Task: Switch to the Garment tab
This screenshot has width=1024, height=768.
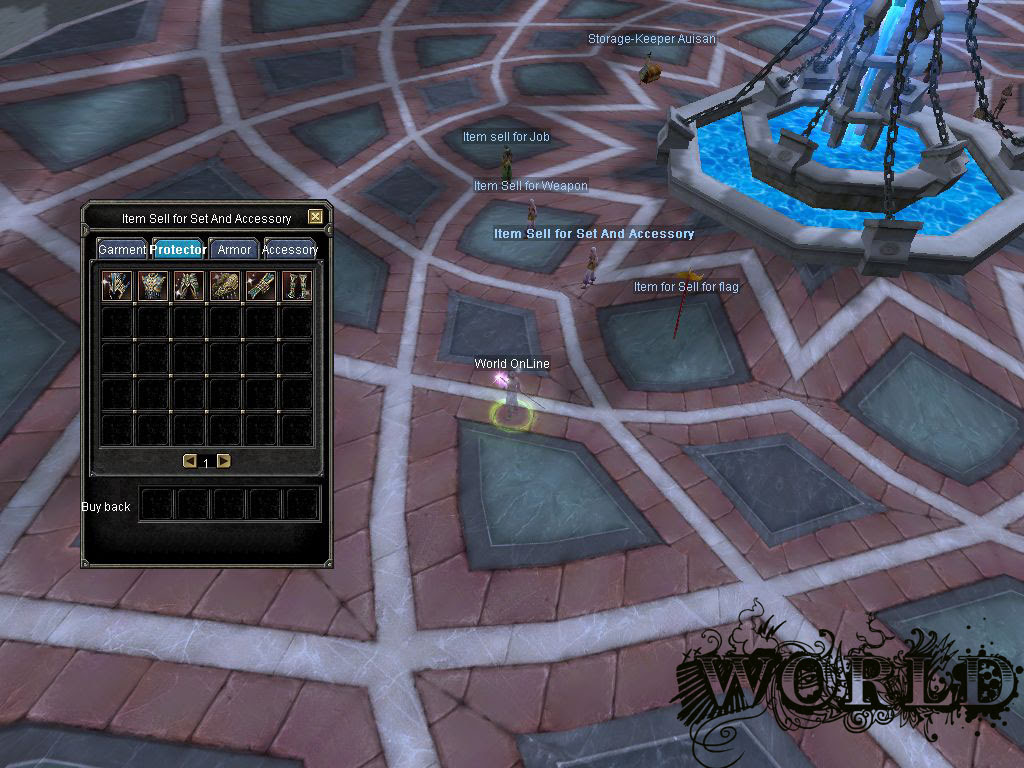Action: (x=122, y=250)
